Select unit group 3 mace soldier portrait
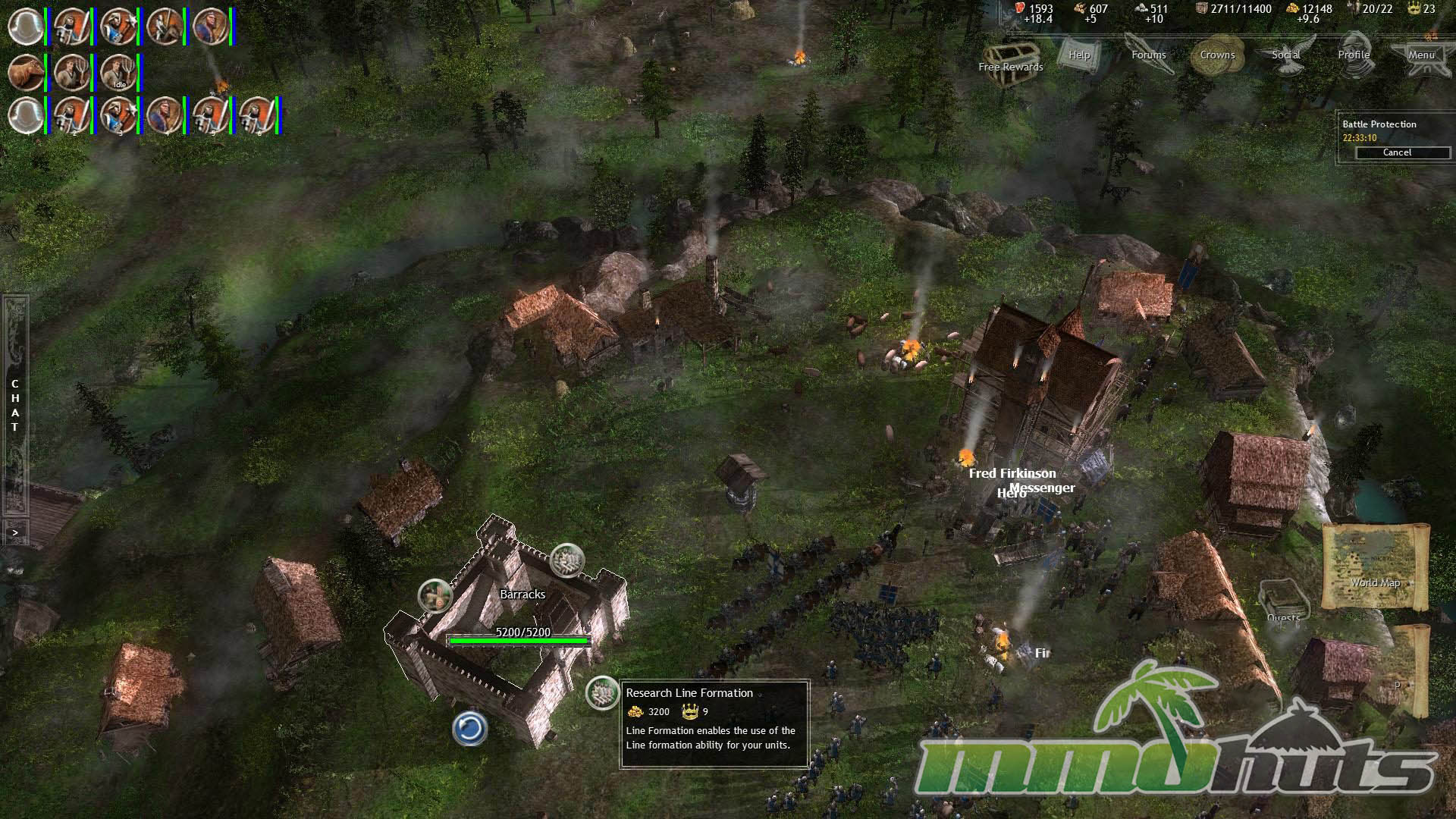Screen dimensions: 1456x819 point(118,116)
